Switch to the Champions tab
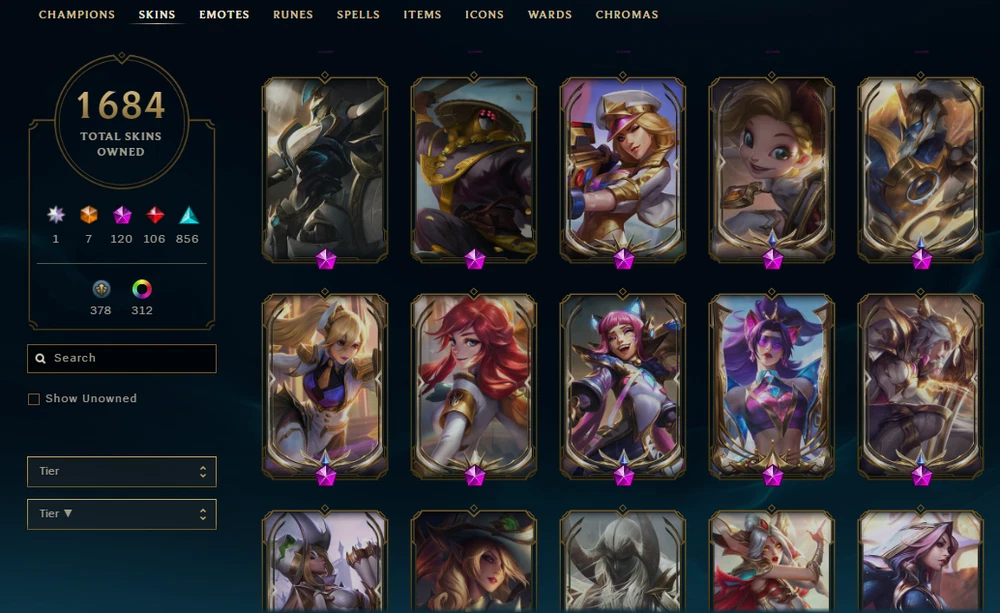Image resolution: width=1000 pixels, height=613 pixels. 77,15
